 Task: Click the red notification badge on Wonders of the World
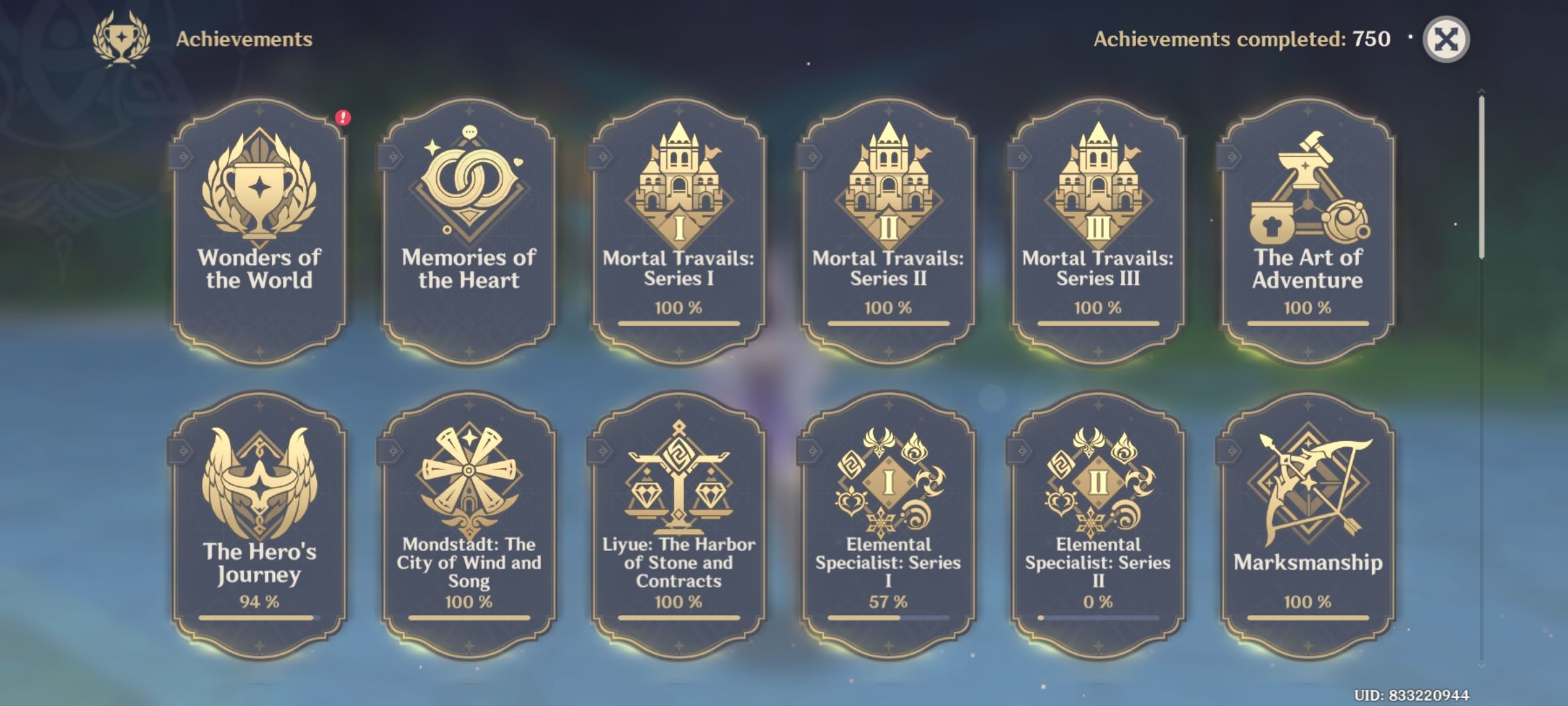click(x=342, y=119)
